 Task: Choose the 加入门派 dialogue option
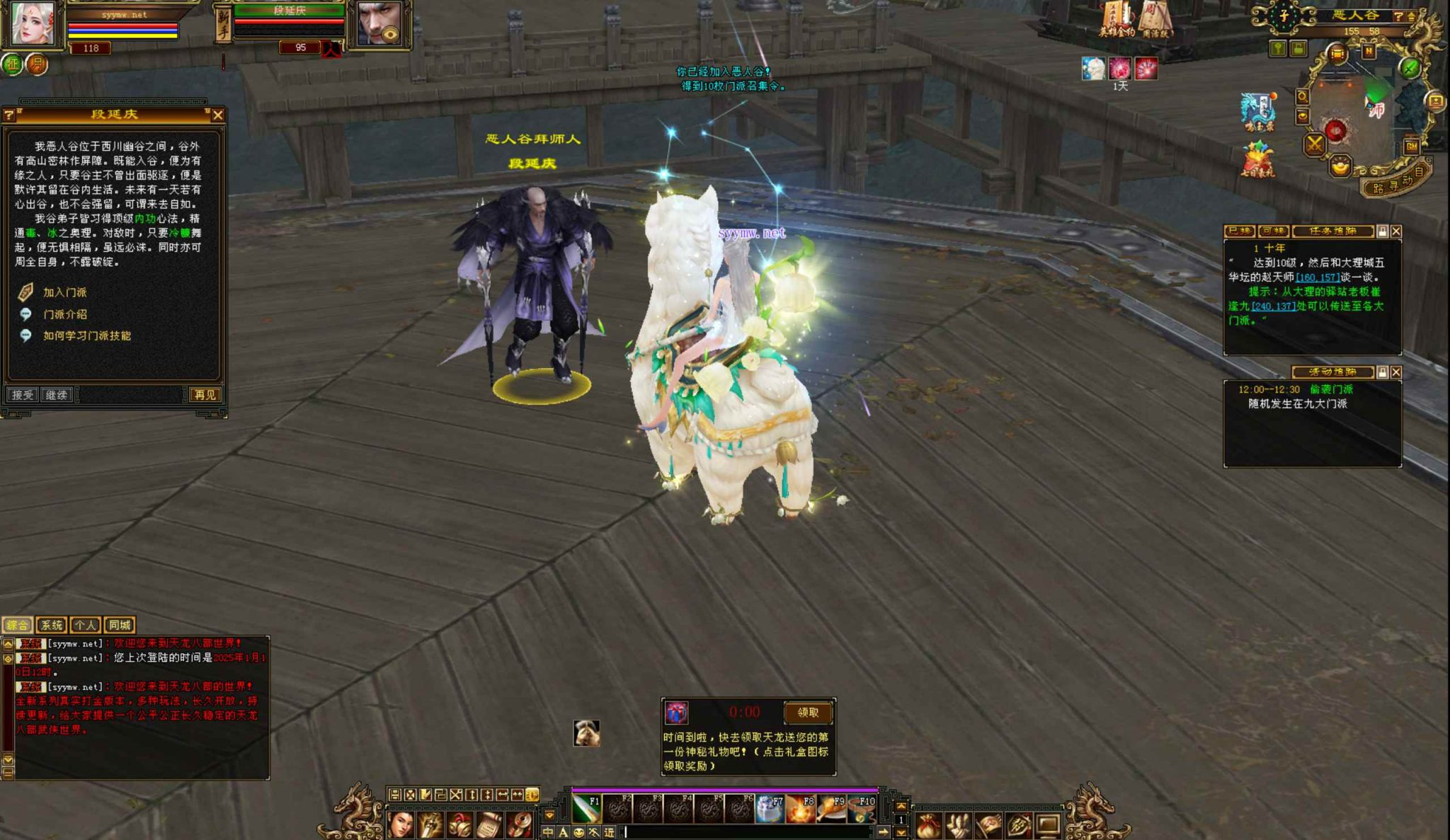(x=64, y=292)
